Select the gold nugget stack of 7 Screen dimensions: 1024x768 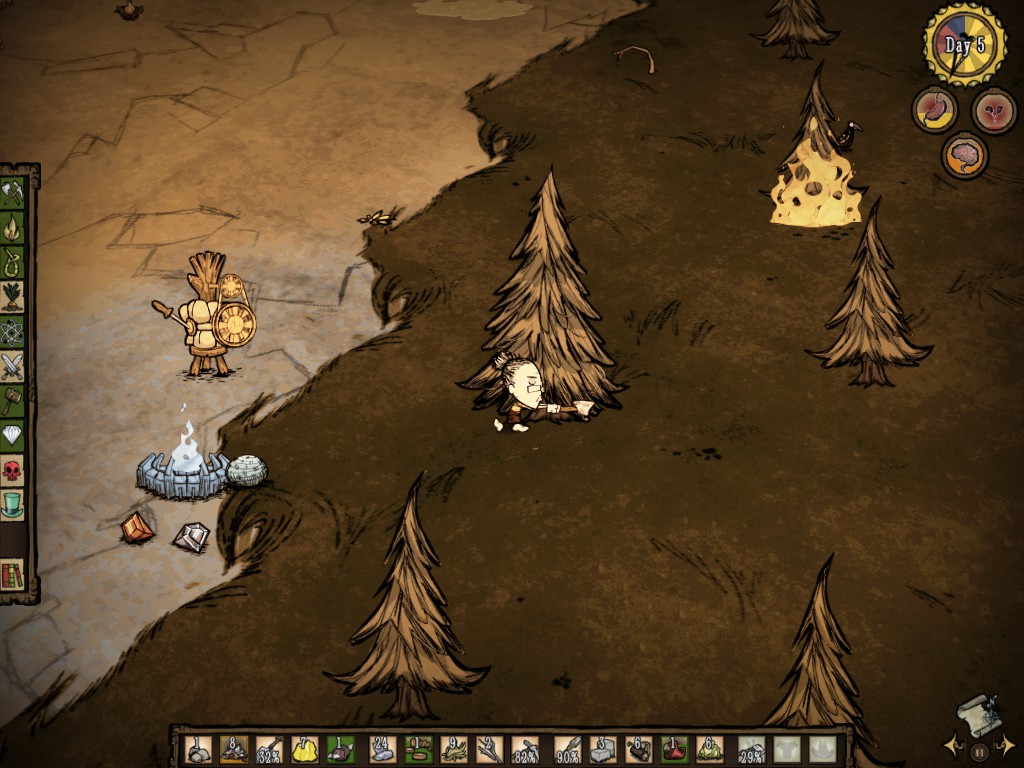coord(304,749)
